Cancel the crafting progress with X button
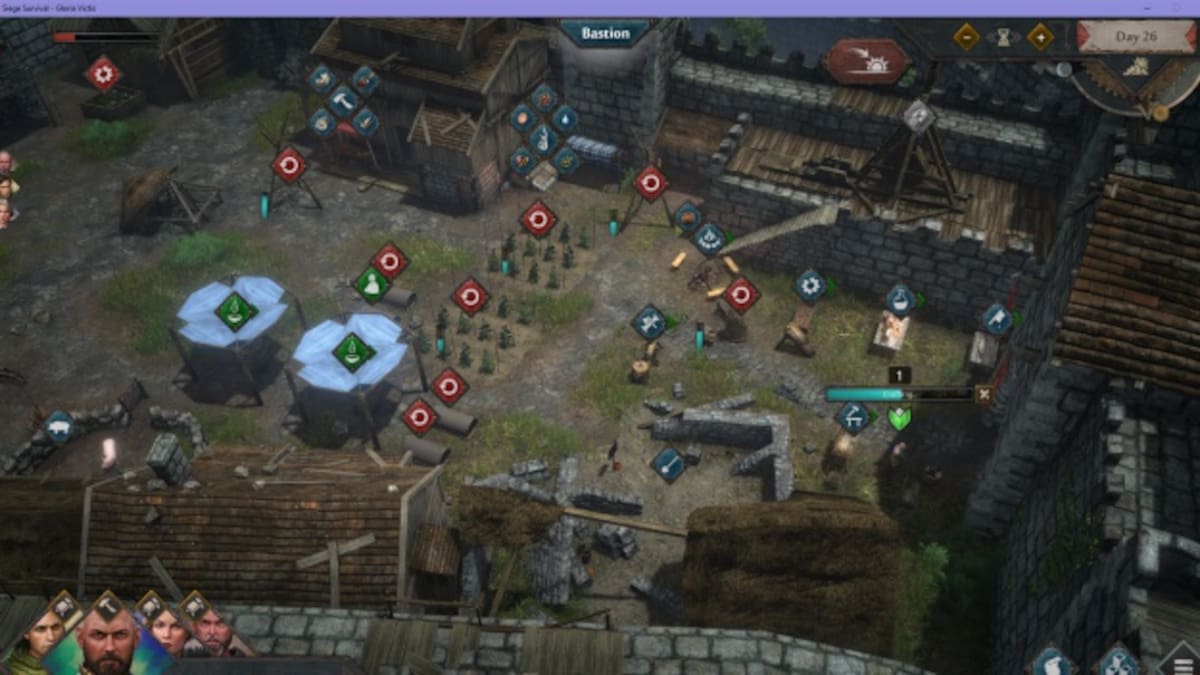The width and height of the screenshot is (1200, 675). [984, 394]
